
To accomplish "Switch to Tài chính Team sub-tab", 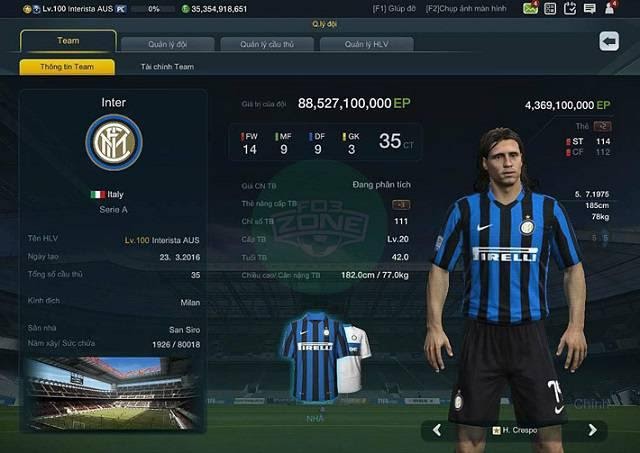I will (x=167, y=67).
